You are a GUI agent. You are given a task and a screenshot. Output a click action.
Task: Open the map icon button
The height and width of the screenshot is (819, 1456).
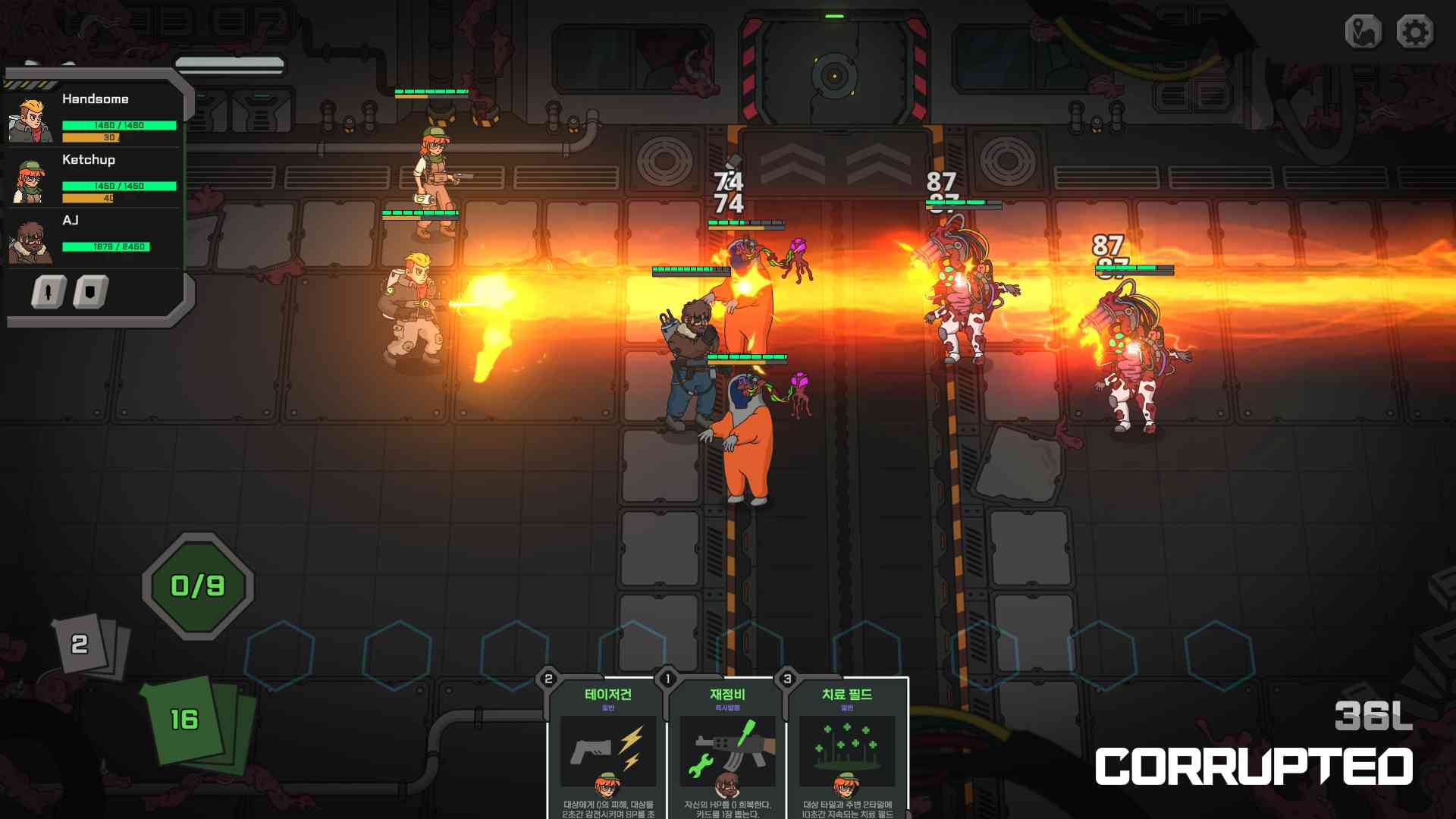click(x=1363, y=33)
